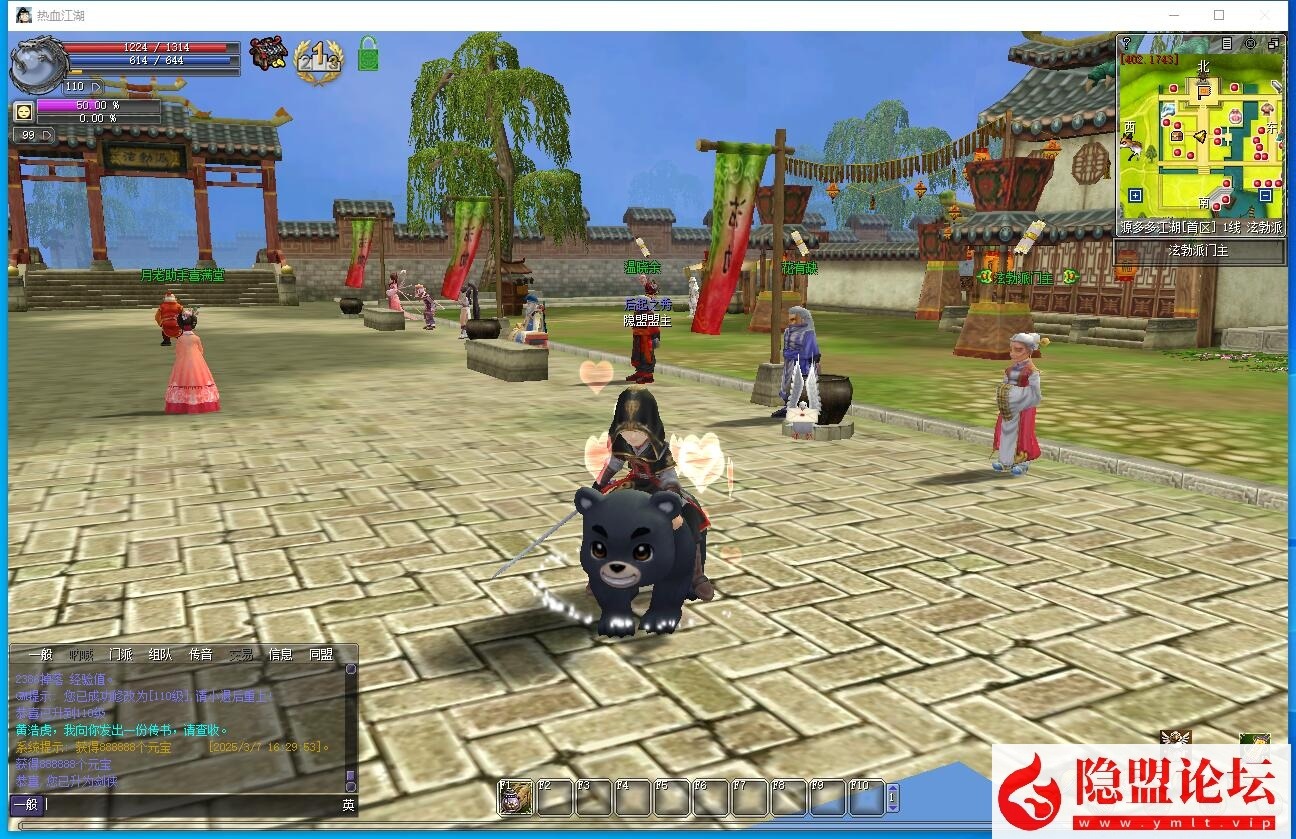The width and height of the screenshot is (1296, 839).
Task: Click the quest list icon on the minimap
Action: 1227,44
